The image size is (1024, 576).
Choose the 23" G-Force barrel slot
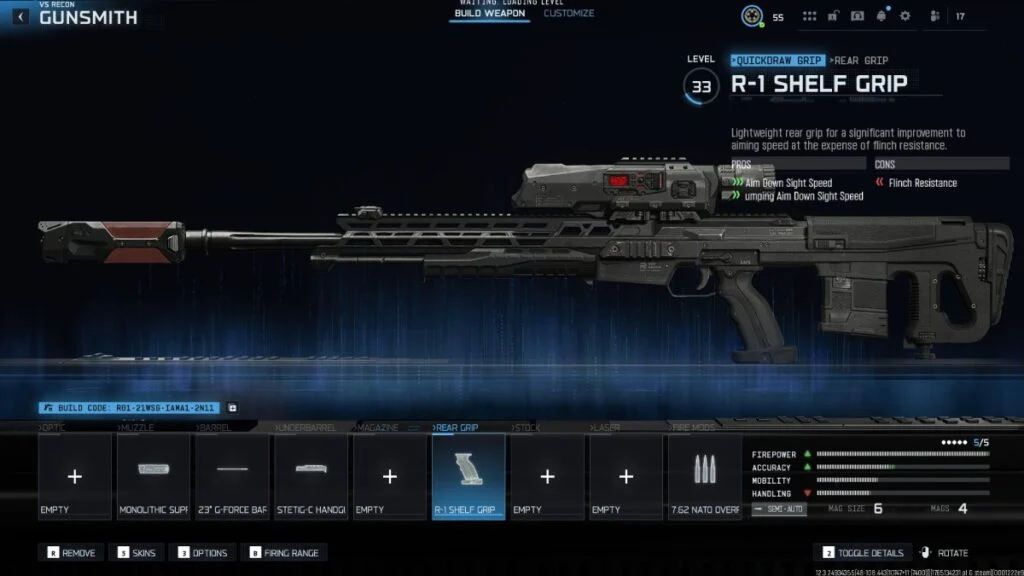(x=232, y=477)
